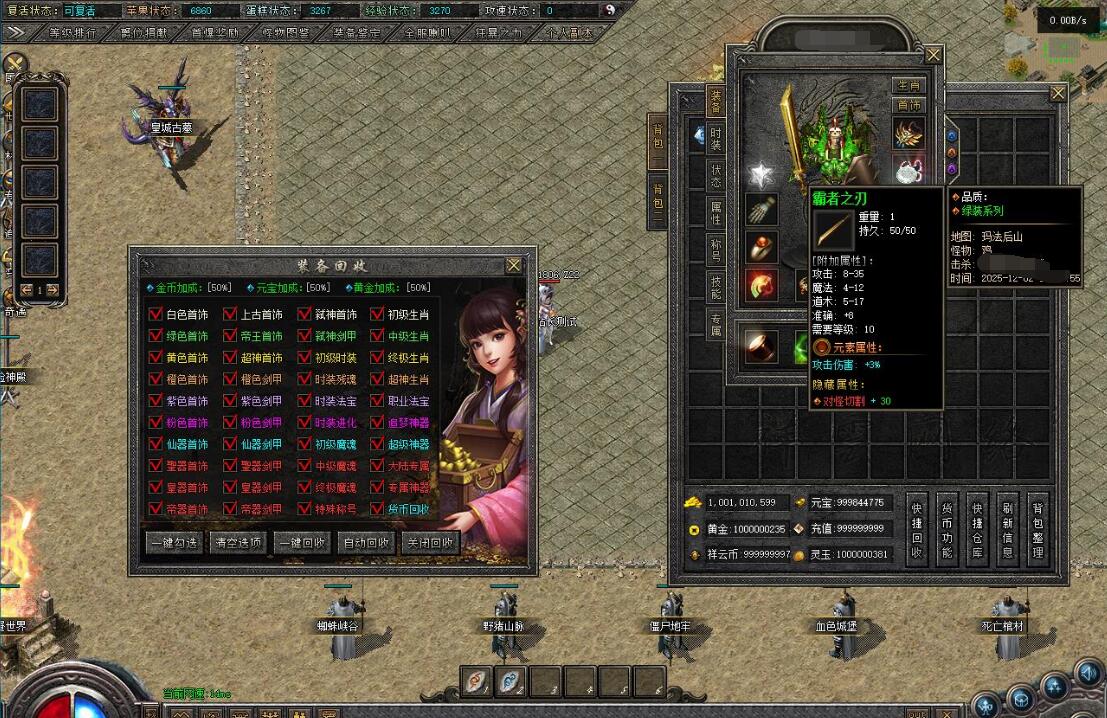
Task: Untick the 白色首饰 checkbox
Action: point(155,314)
